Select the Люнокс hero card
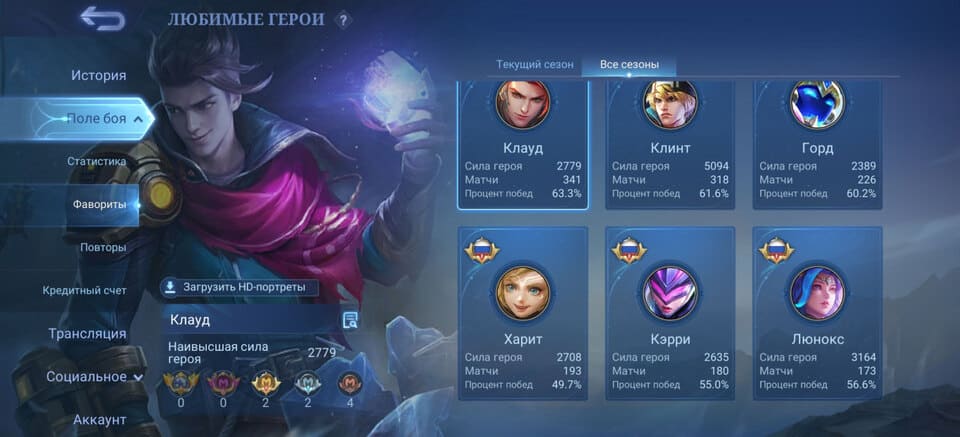The width and height of the screenshot is (960, 437). [x=817, y=313]
